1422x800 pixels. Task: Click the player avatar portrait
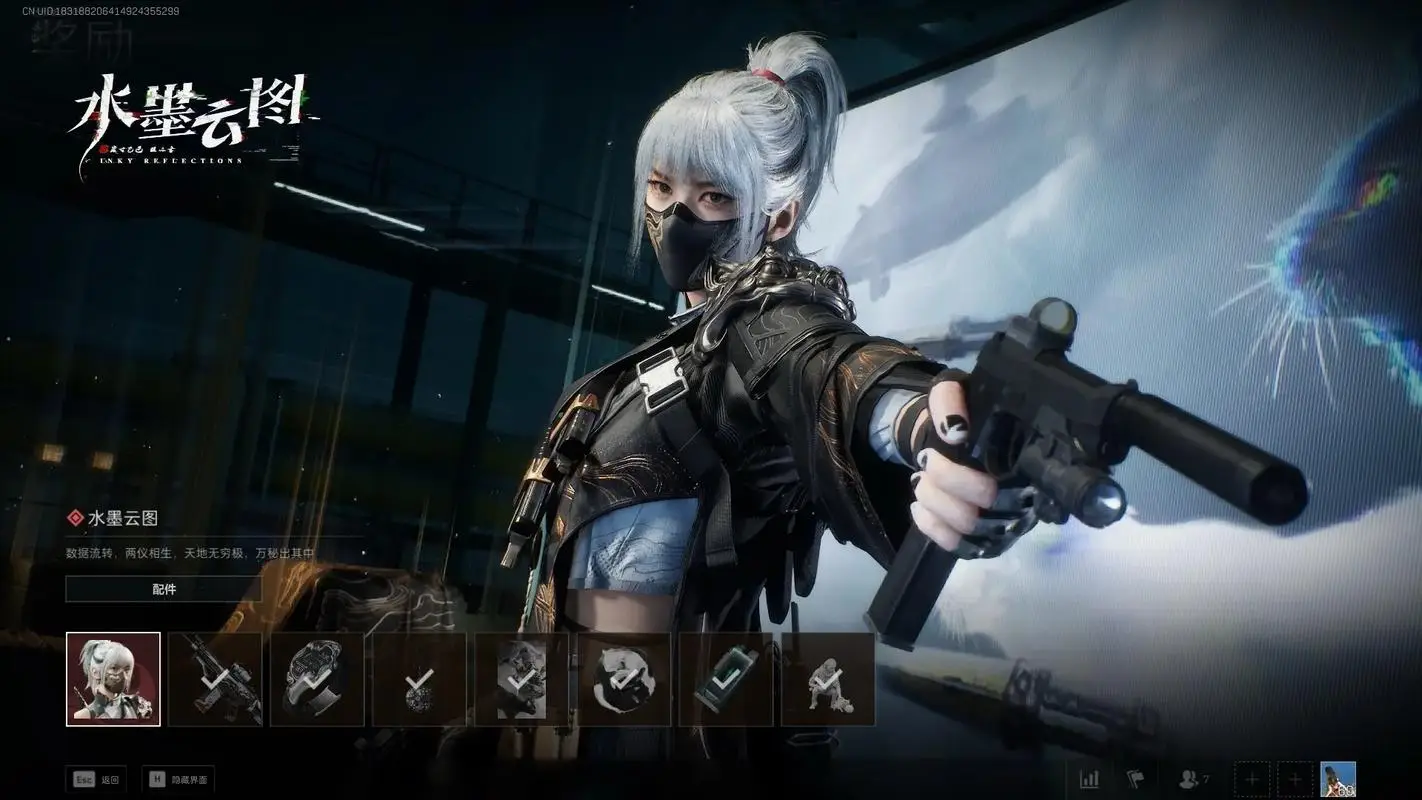1338,778
